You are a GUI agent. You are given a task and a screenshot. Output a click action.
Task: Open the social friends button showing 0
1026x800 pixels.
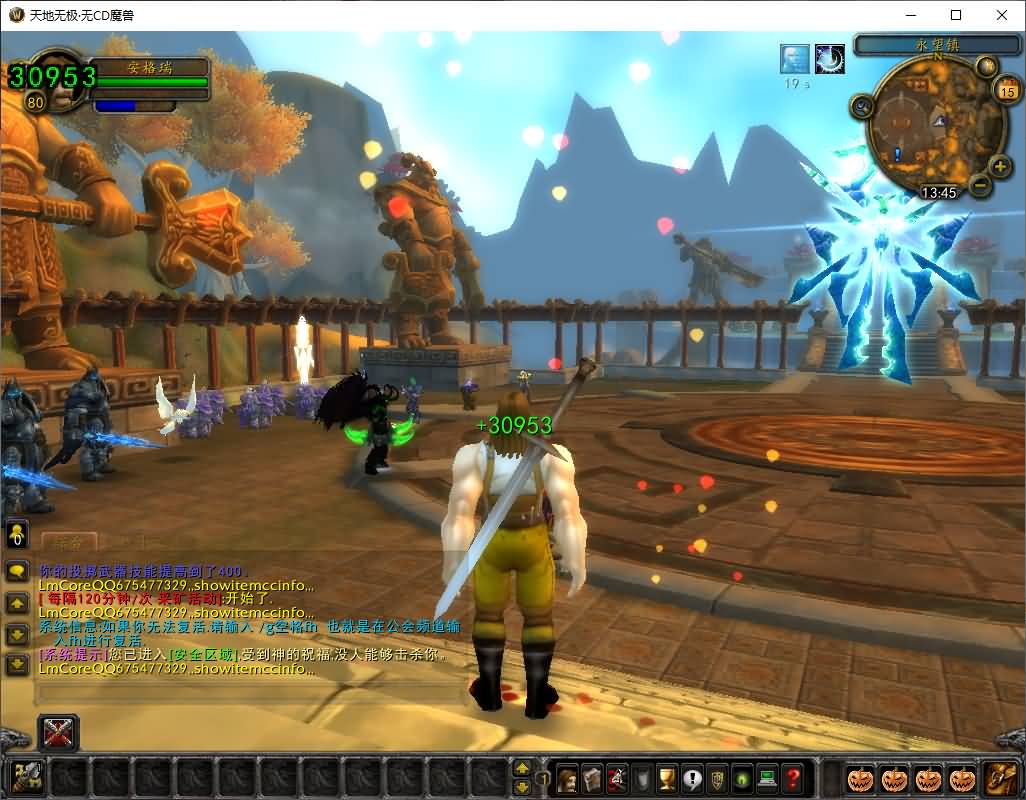pos(17,533)
